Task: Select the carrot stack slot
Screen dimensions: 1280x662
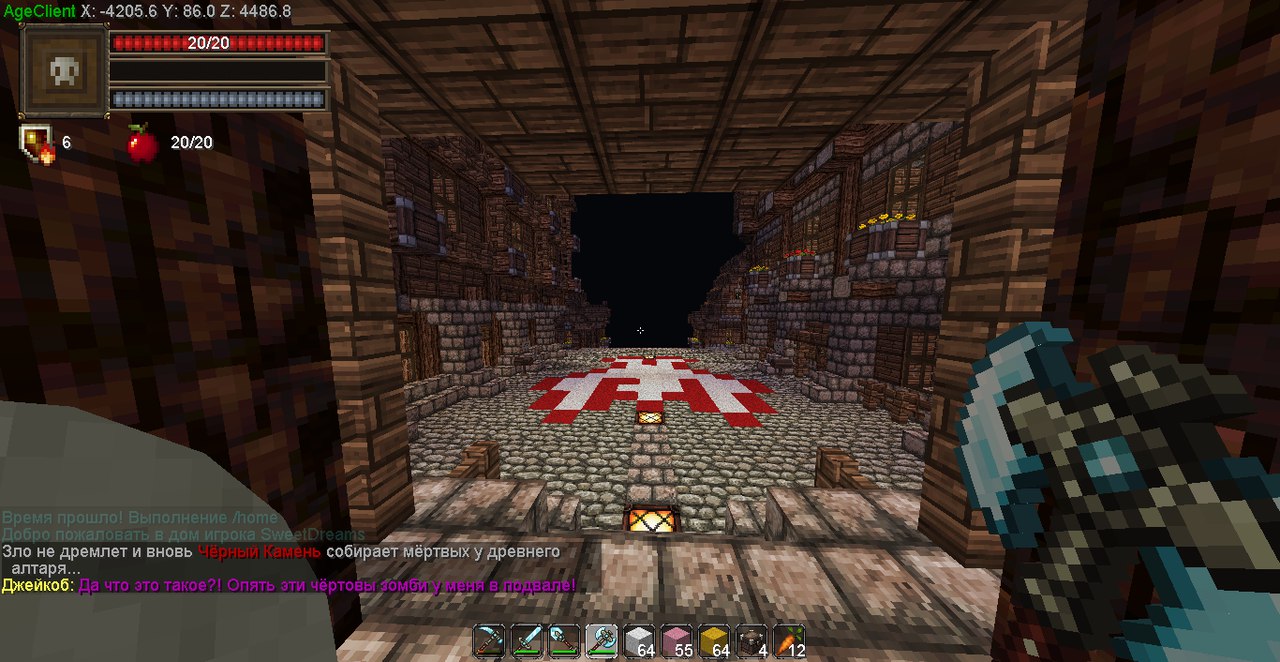Action: [788, 640]
